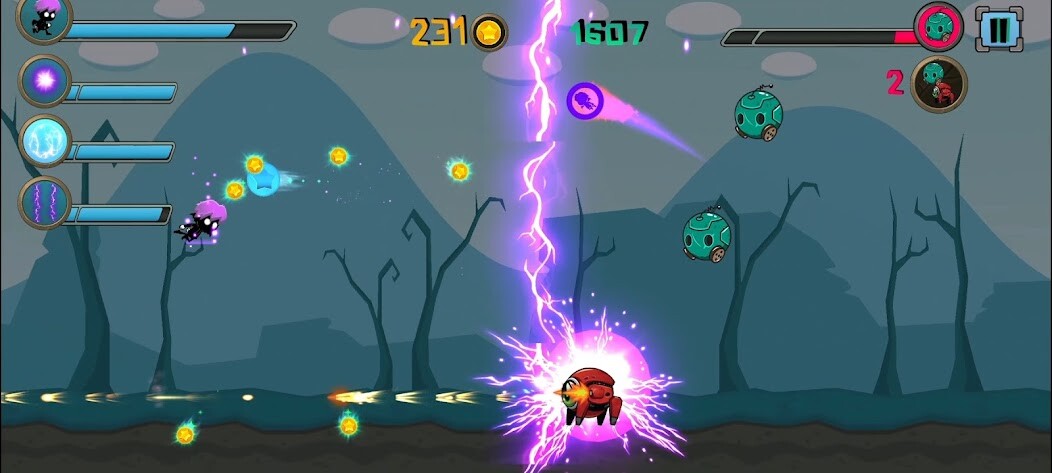Tap the gold coin counter icon

click(x=489, y=32)
